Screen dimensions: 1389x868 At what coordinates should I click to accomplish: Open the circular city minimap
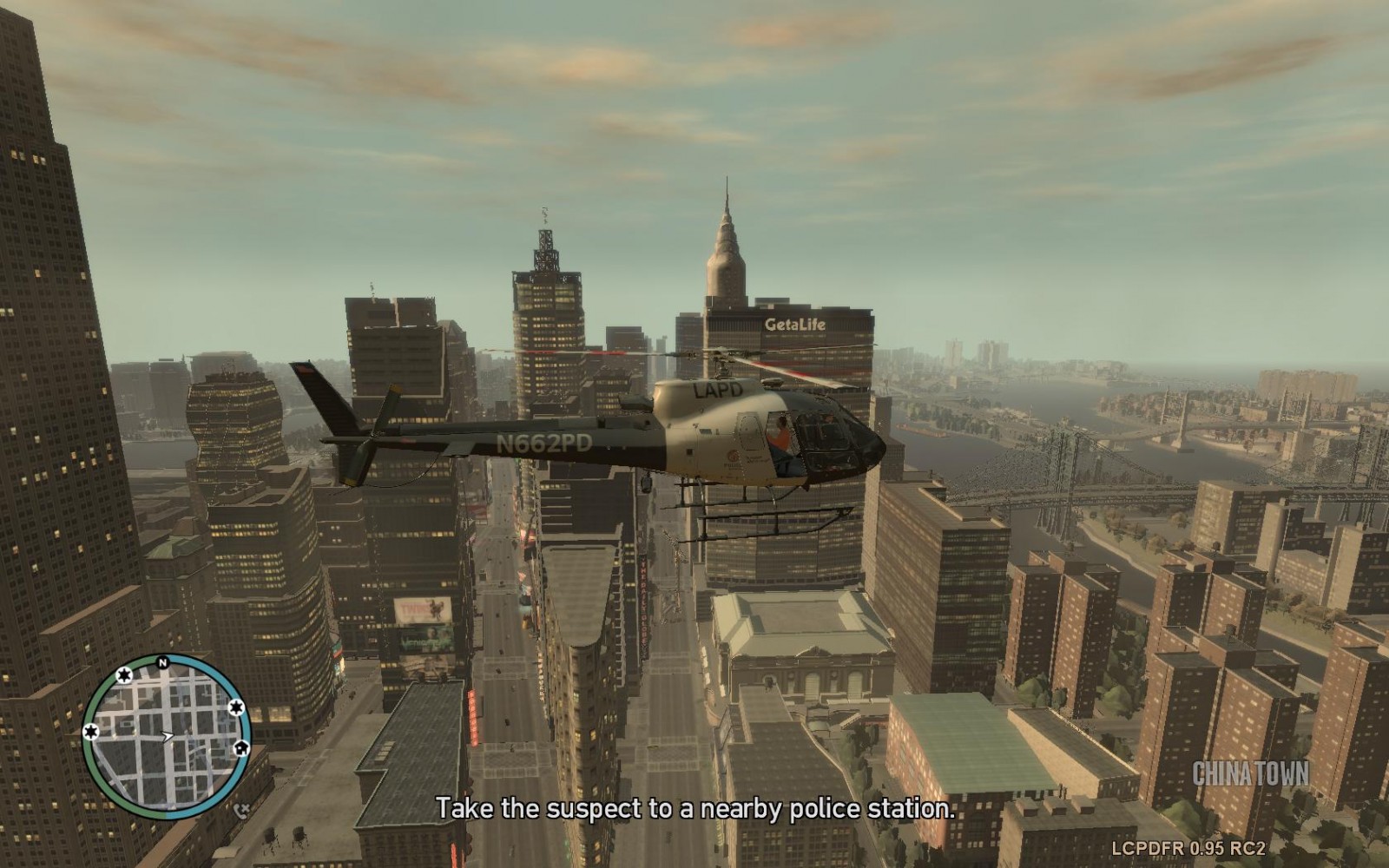pyautogui.click(x=165, y=736)
